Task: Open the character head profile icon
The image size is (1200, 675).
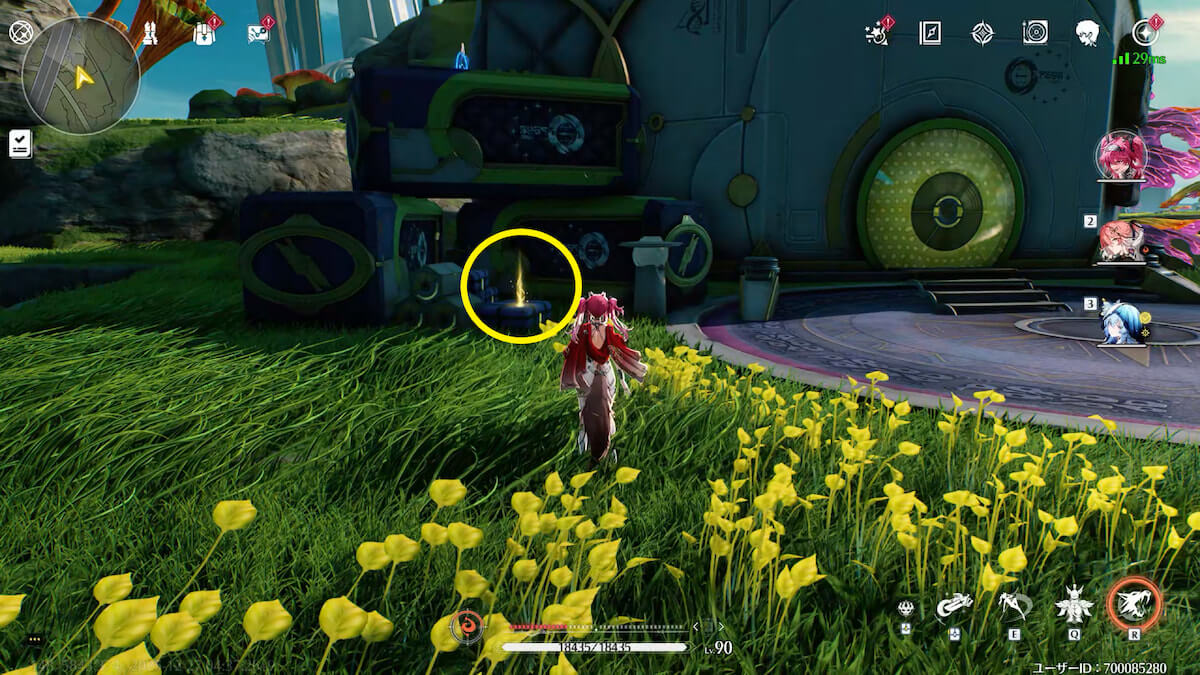Action: 1088,33
